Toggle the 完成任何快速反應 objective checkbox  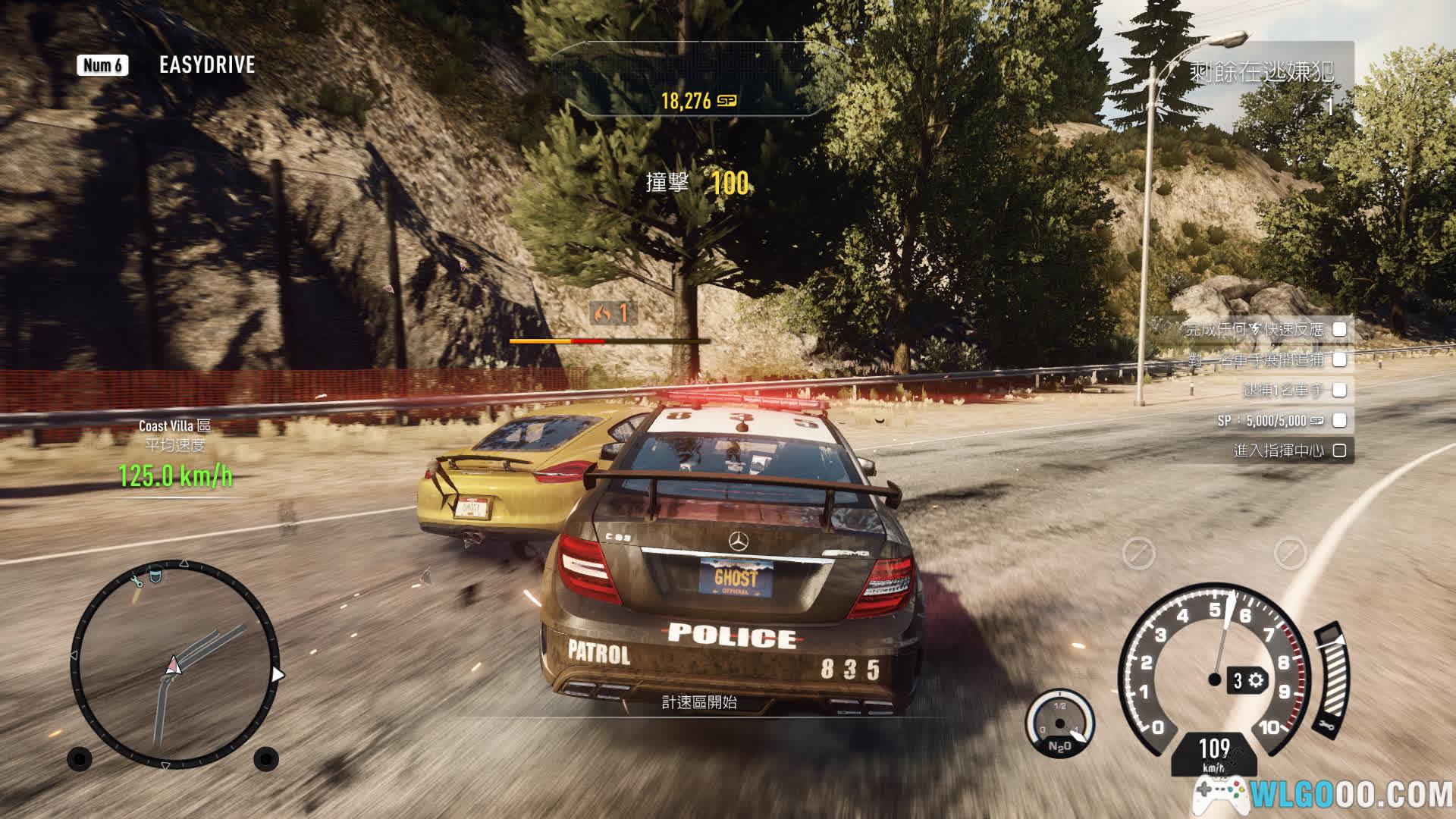click(1340, 329)
